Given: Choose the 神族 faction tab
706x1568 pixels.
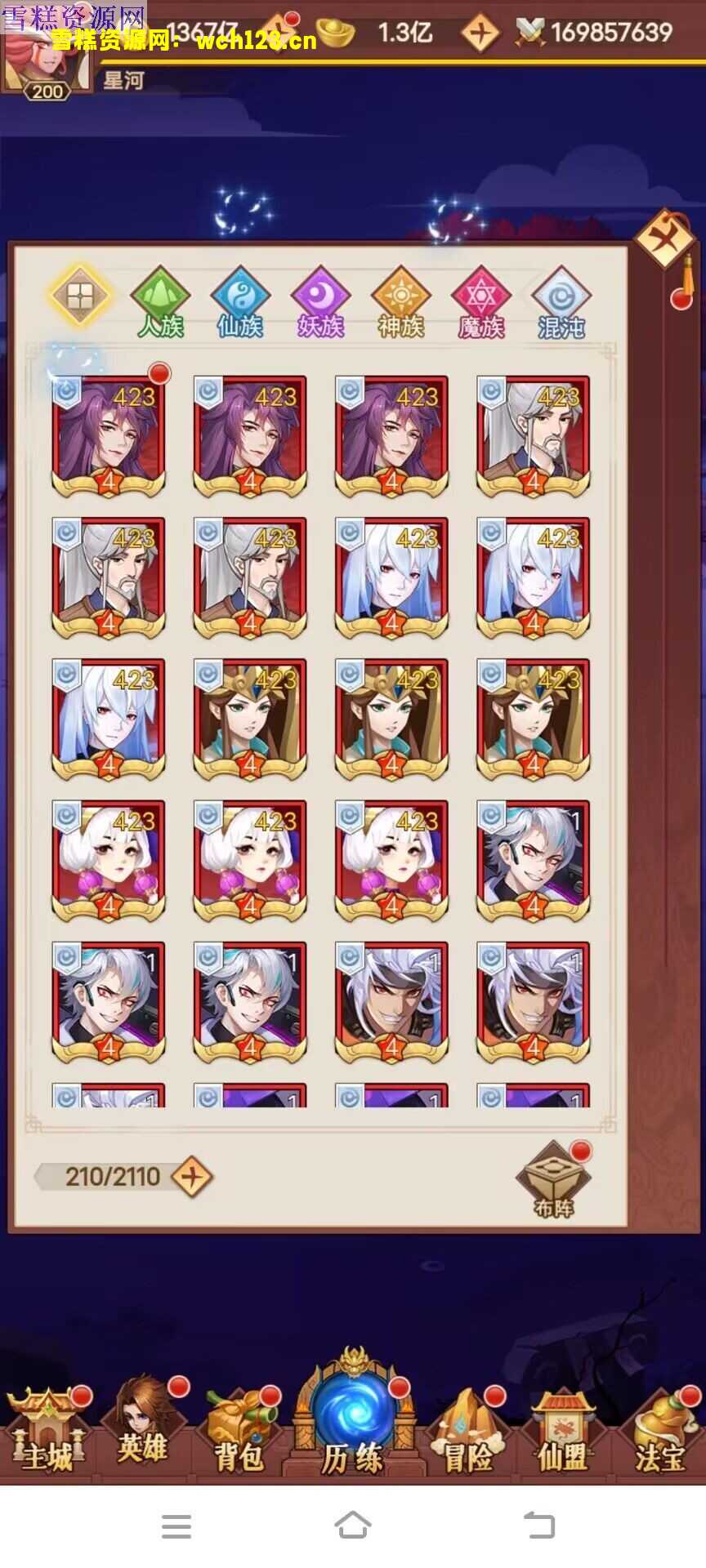Looking at the screenshot, I should (x=400, y=302).
